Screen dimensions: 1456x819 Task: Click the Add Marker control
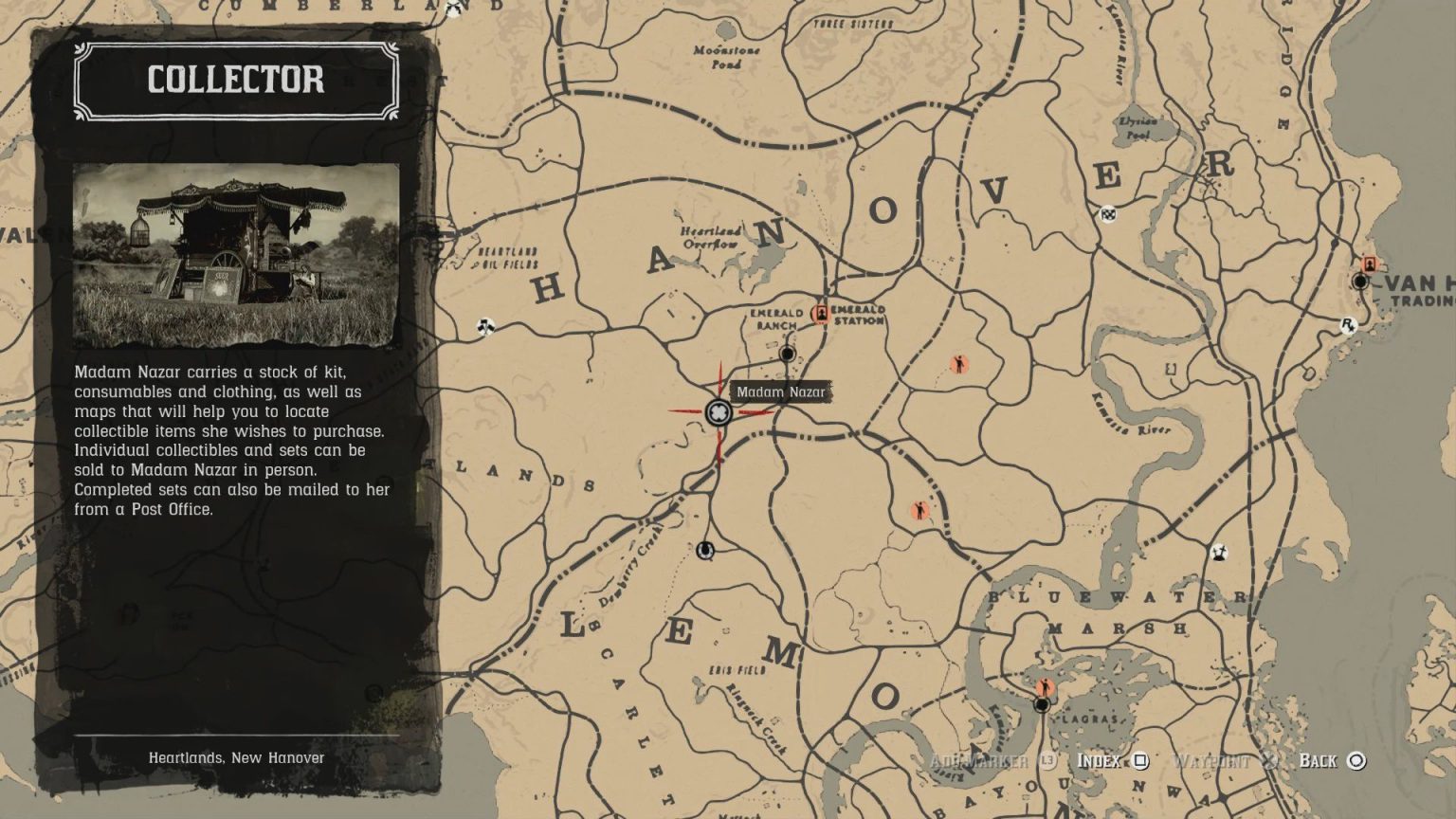click(982, 760)
